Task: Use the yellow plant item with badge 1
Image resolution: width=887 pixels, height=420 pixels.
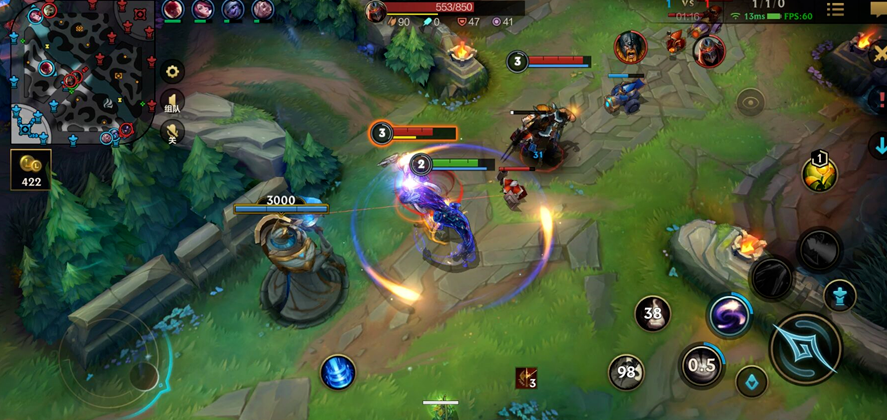Action: point(820,174)
